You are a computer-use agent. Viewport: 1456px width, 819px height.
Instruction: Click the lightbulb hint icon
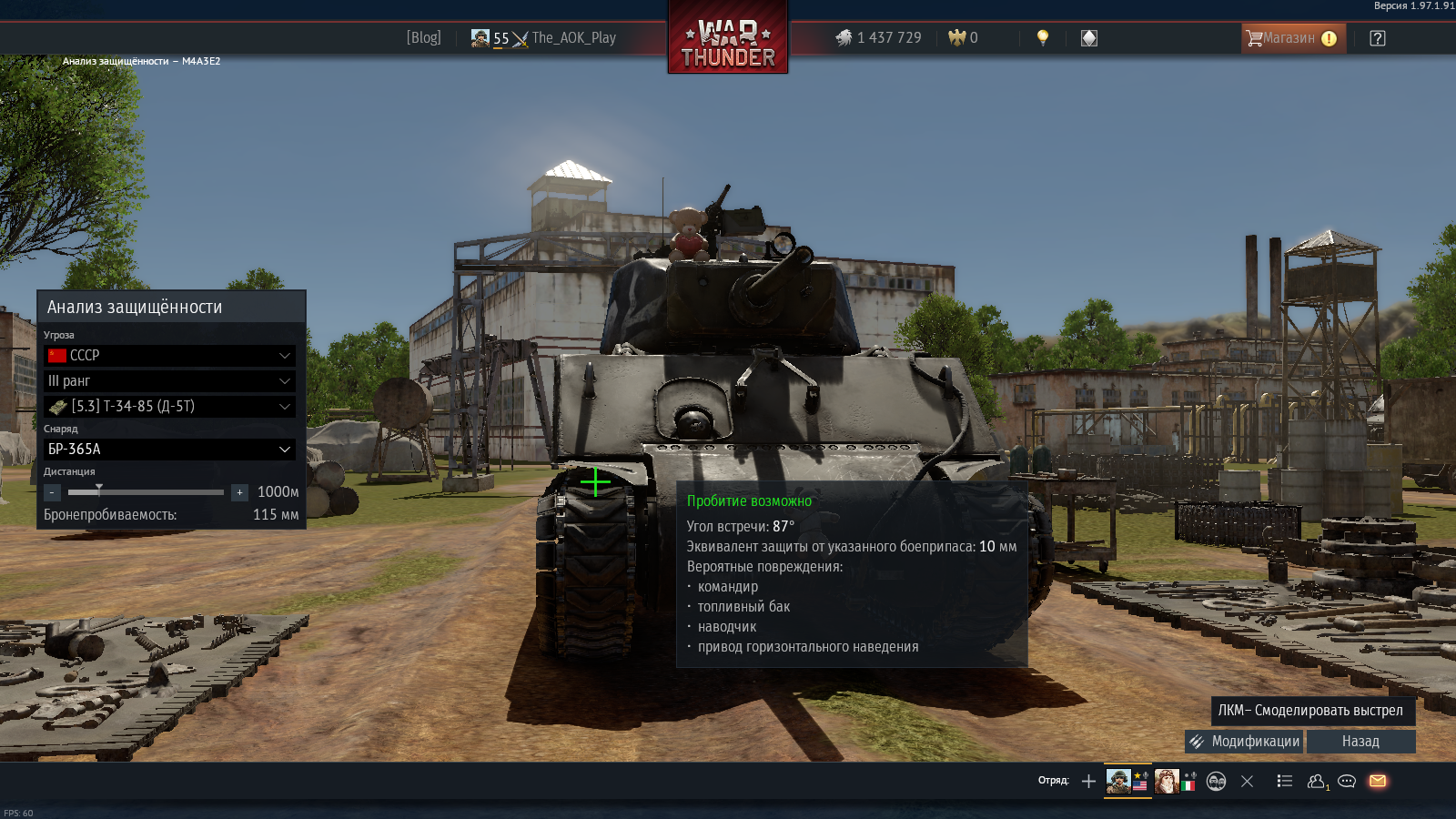[x=1043, y=37]
